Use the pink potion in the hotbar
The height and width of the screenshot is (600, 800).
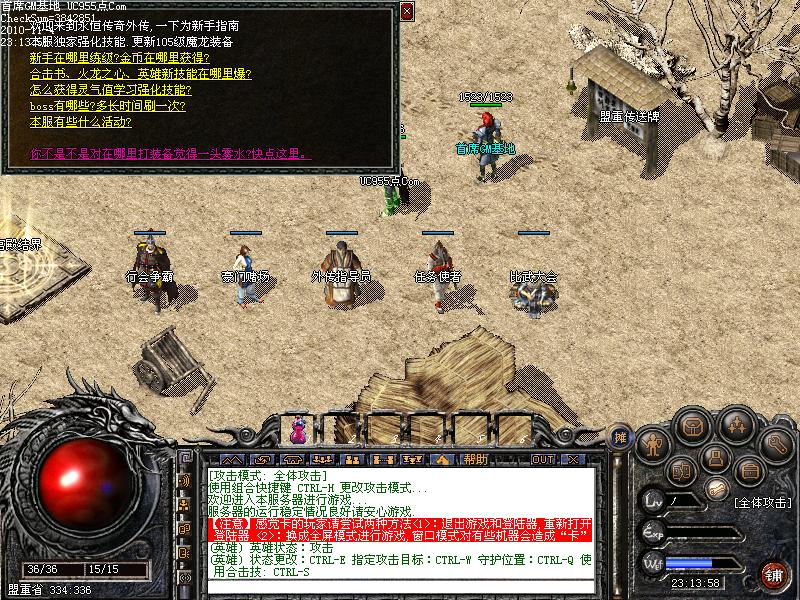pyautogui.click(x=298, y=430)
